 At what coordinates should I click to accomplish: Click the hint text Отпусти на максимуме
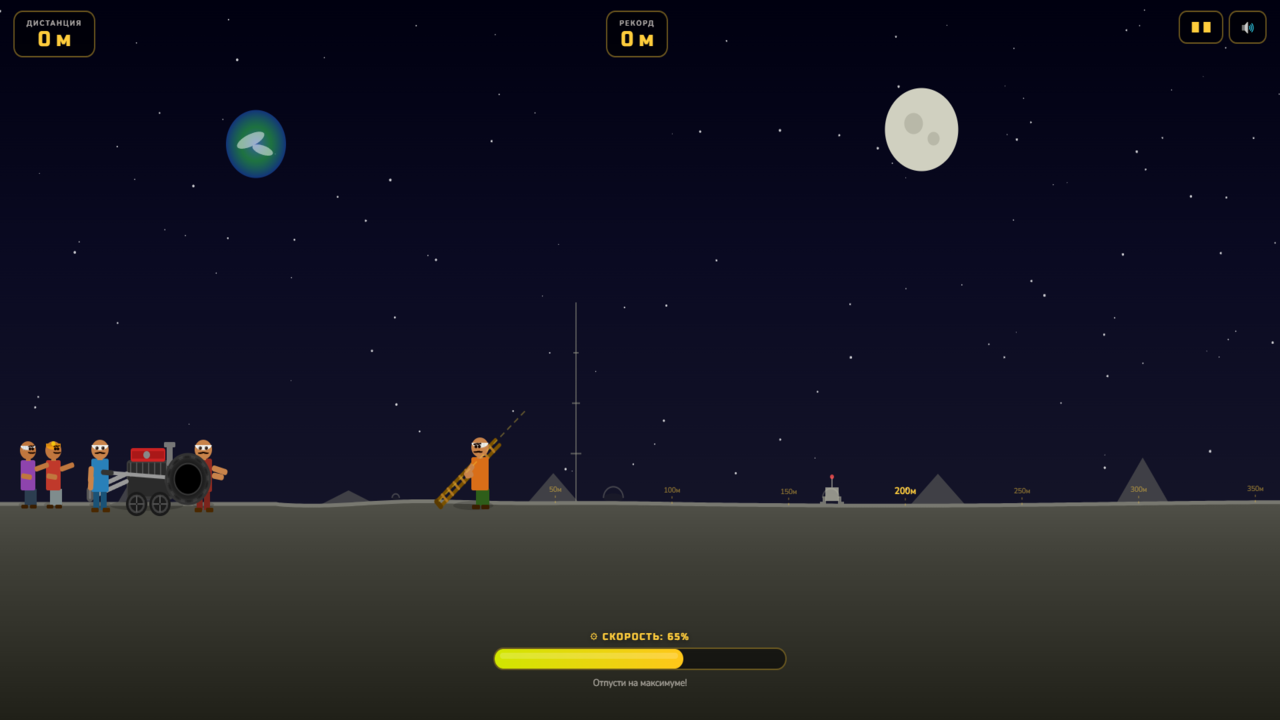pyautogui.click(x=639, y=682)
